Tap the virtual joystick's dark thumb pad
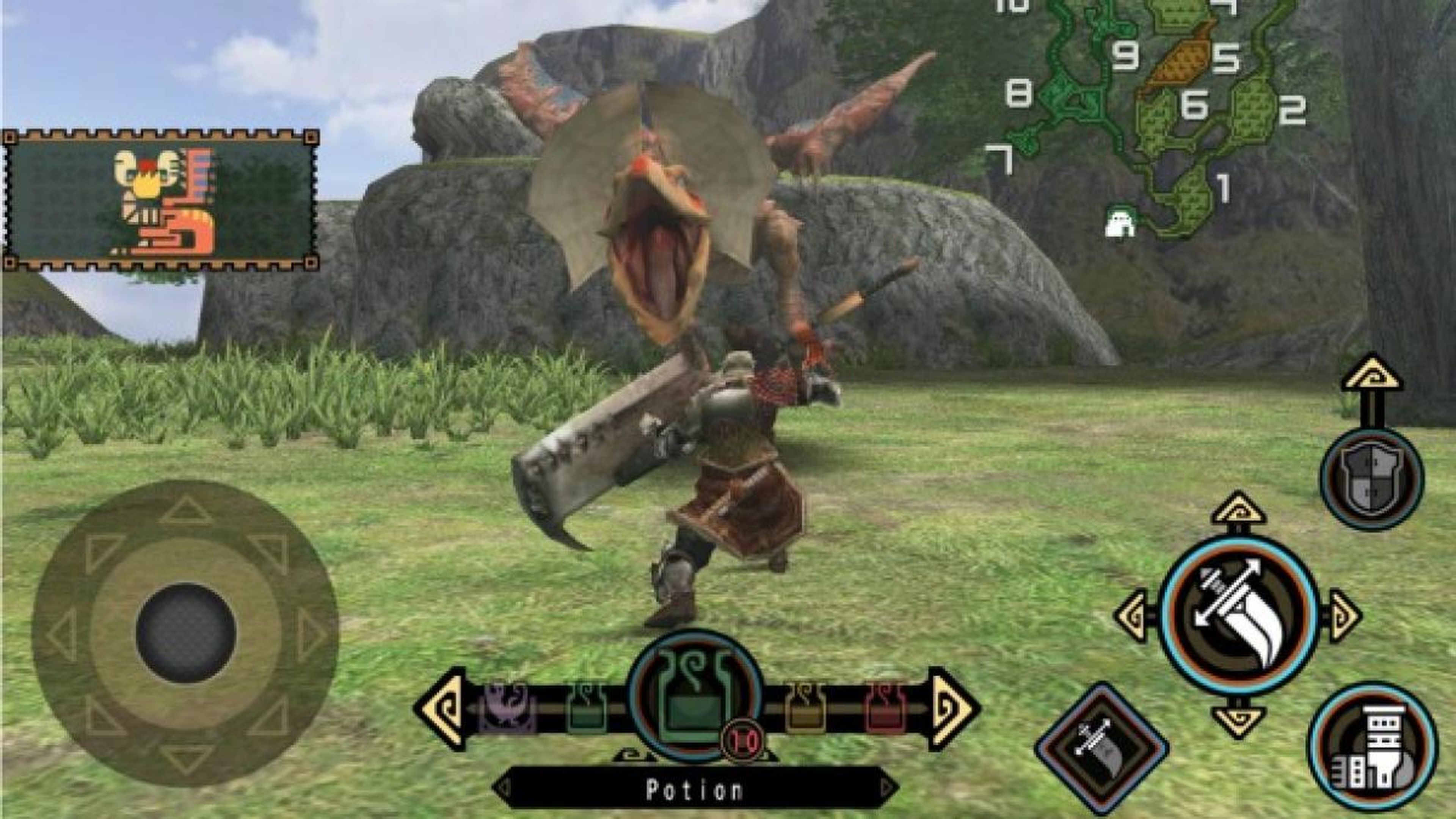 tap(185, 633)
